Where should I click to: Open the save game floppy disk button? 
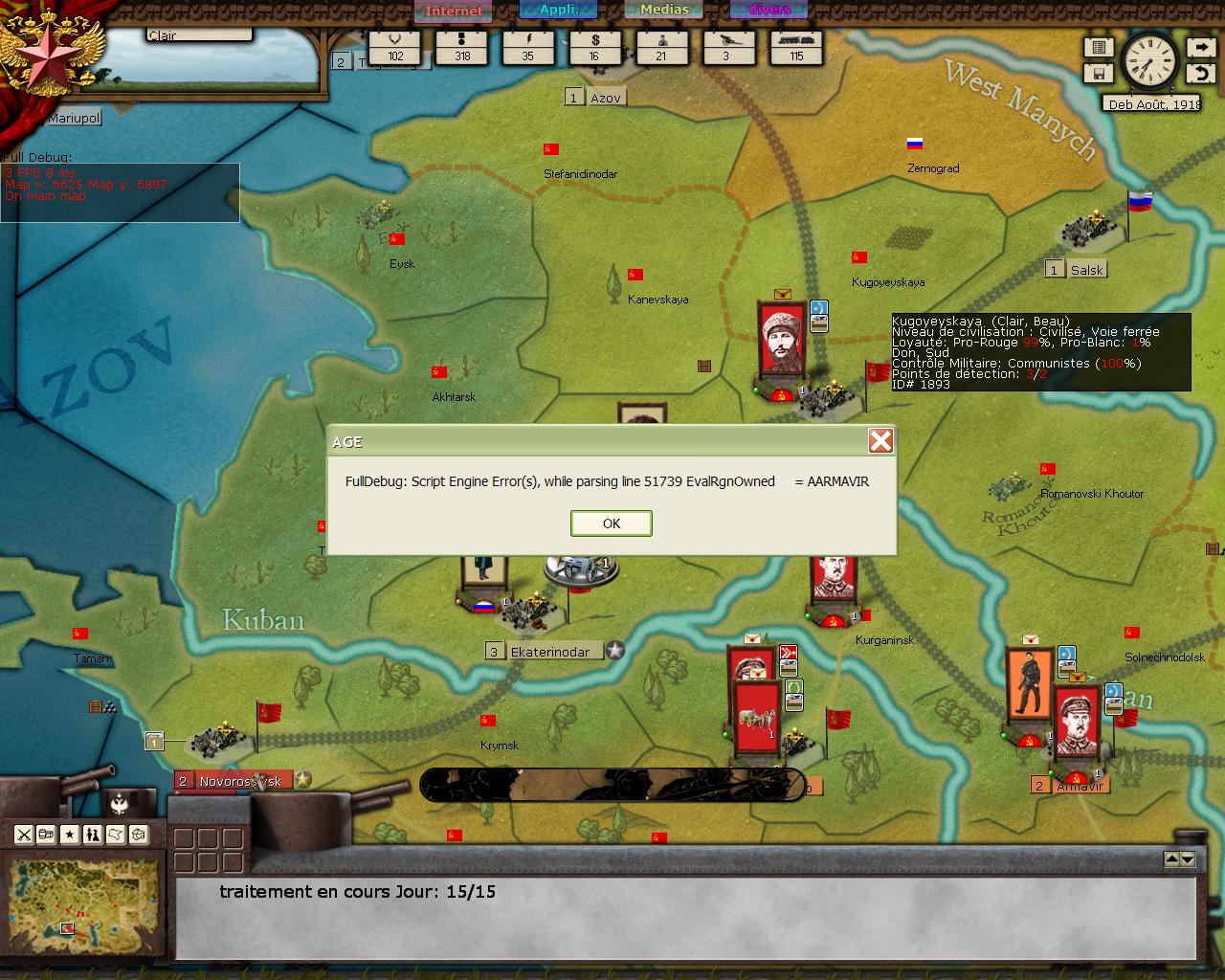1099,73
